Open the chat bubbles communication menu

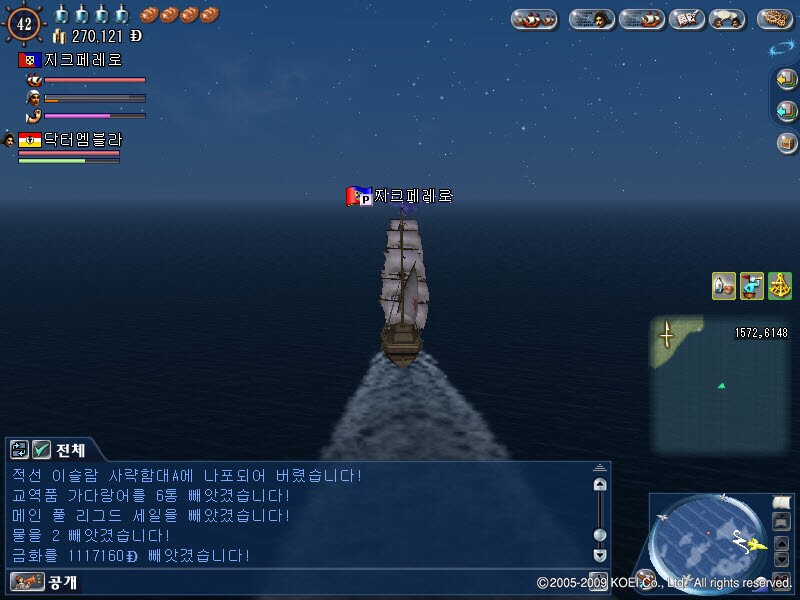click(x=726, y=18)
